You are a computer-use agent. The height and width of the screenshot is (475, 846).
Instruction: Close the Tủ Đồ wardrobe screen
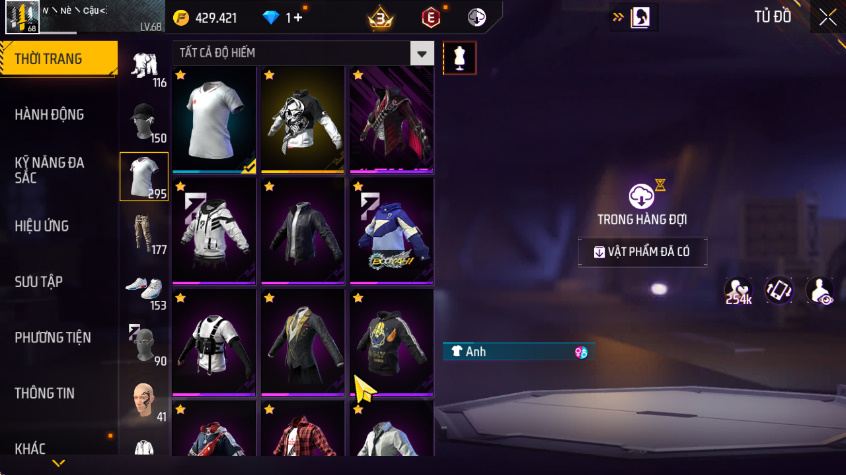click(828, 17)
